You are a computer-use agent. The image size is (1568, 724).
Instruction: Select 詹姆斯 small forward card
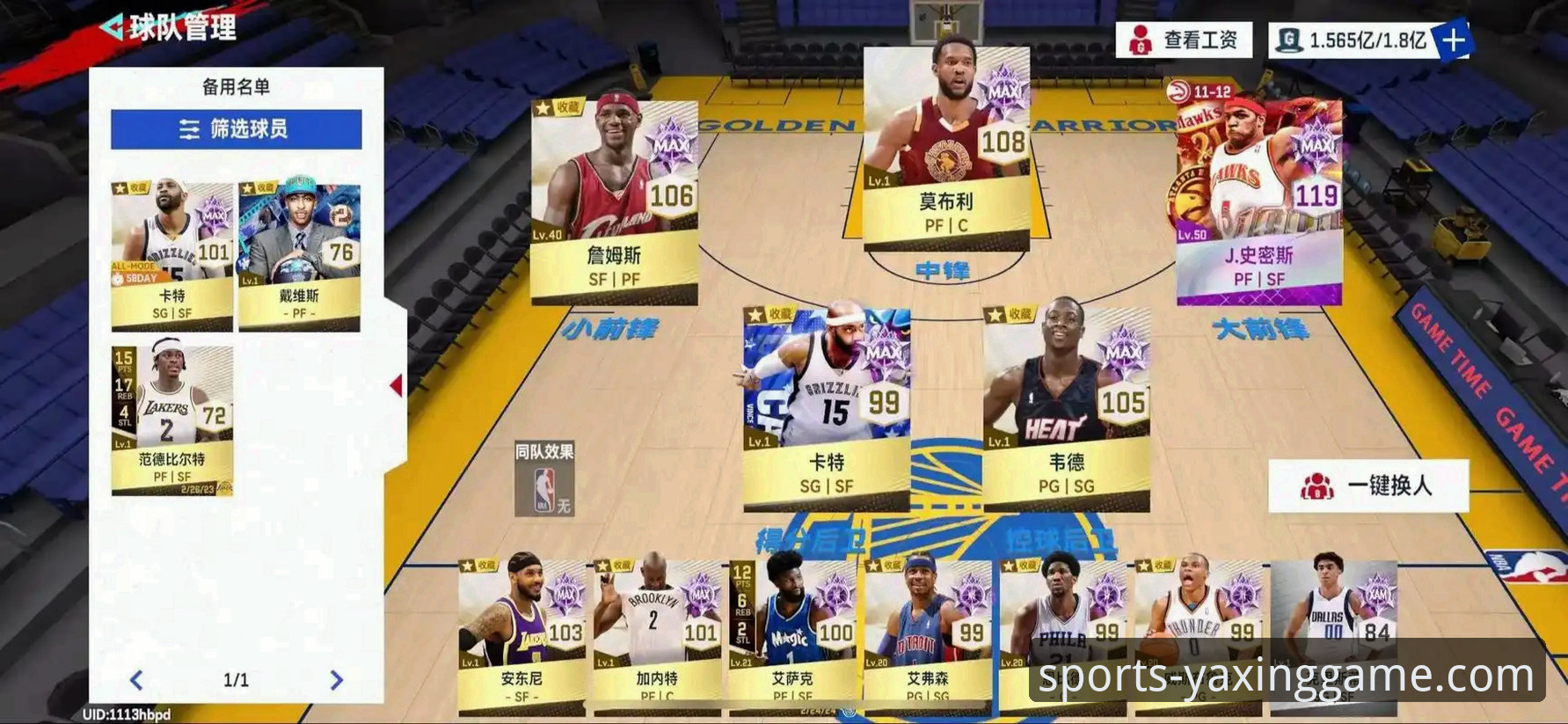point(614,202)
